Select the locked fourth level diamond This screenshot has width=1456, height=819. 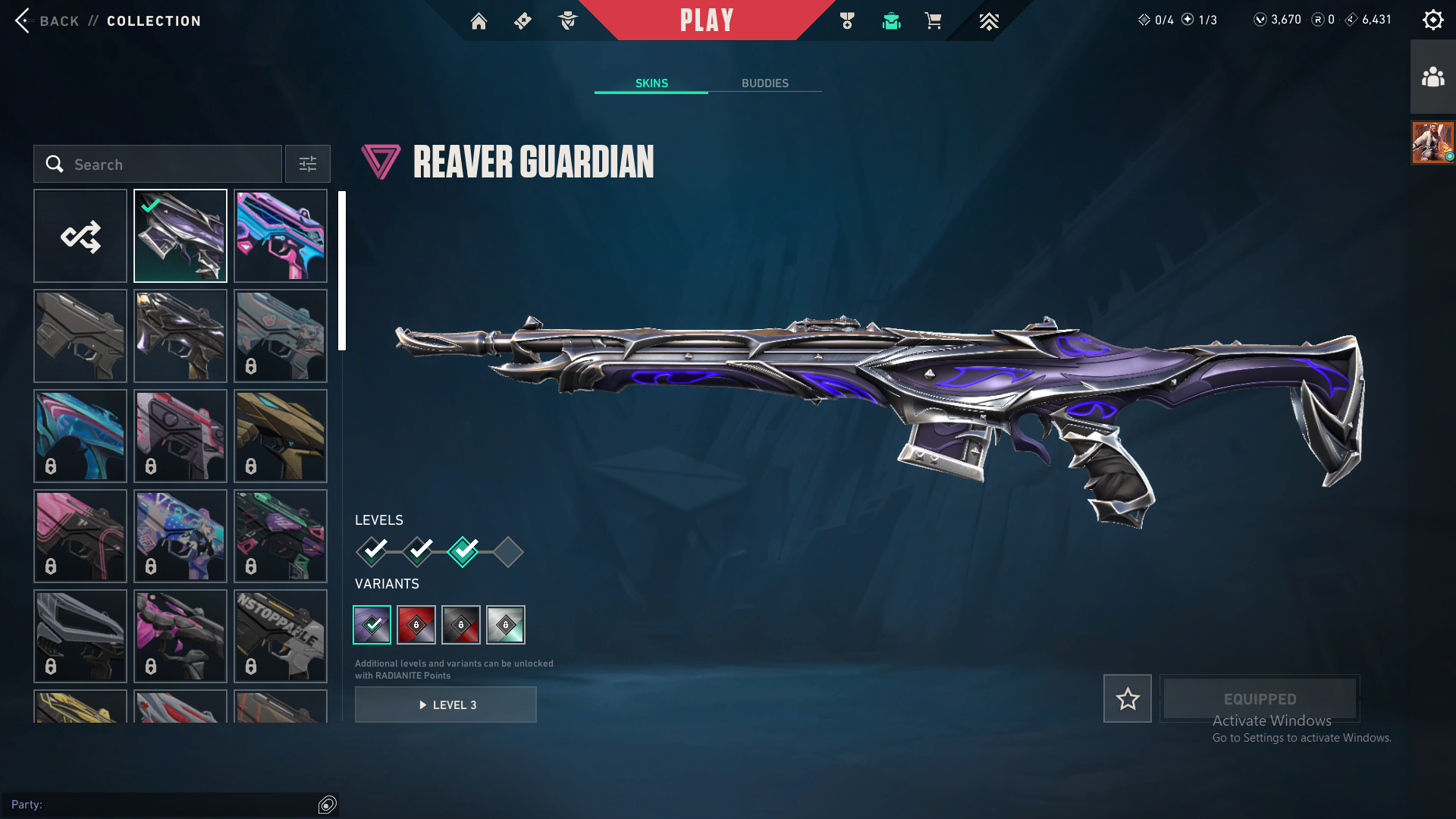click(x=508, y=552)
